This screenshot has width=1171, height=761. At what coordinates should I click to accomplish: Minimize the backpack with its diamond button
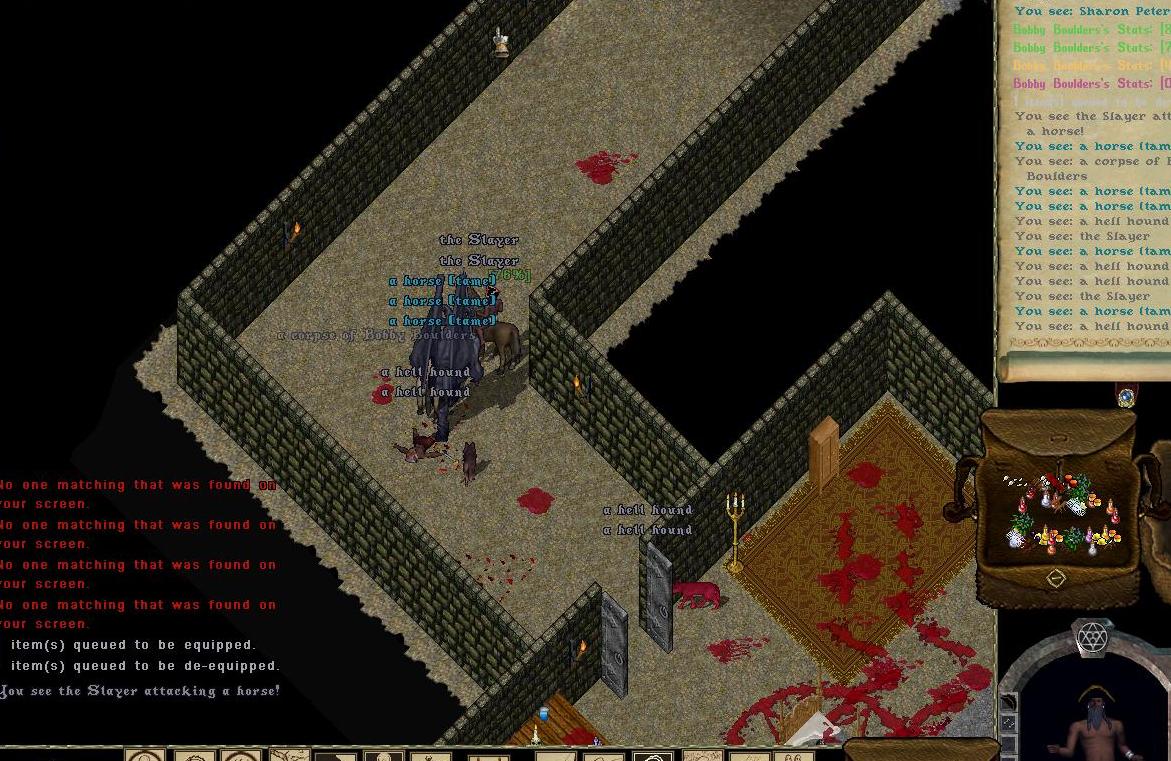[1055, 578]
